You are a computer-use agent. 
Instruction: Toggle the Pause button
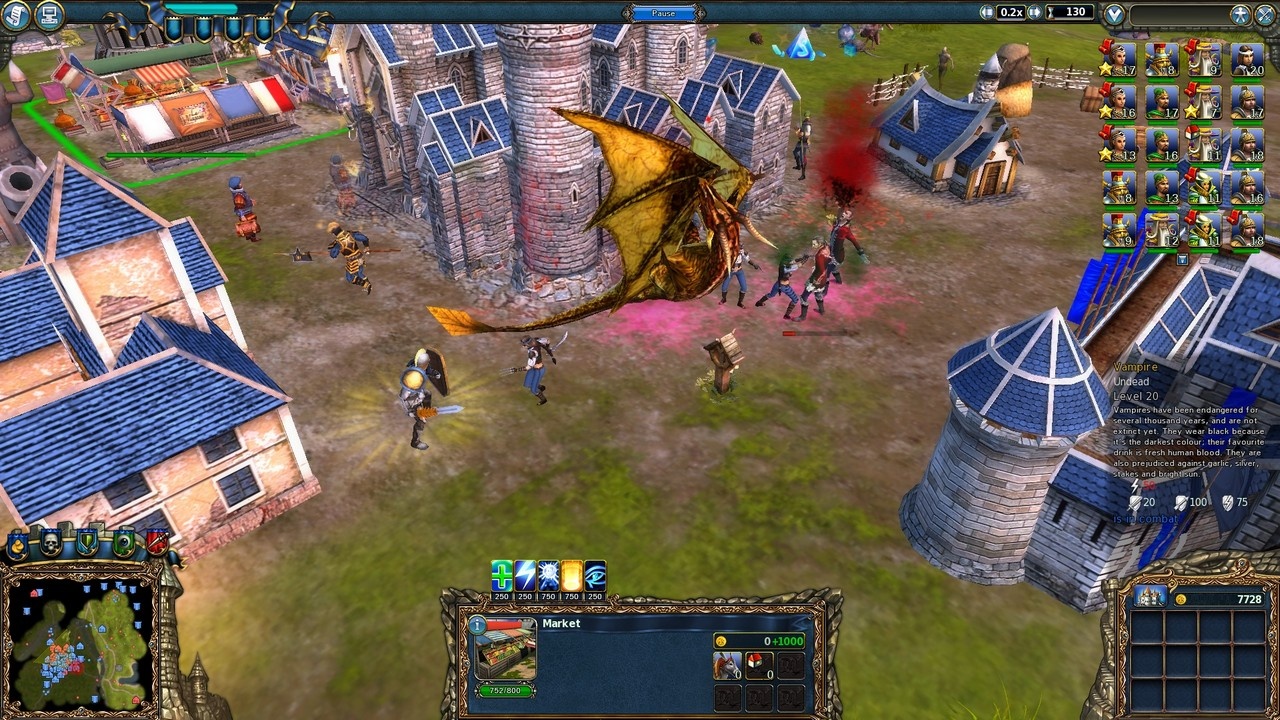(x=663, y=12)
